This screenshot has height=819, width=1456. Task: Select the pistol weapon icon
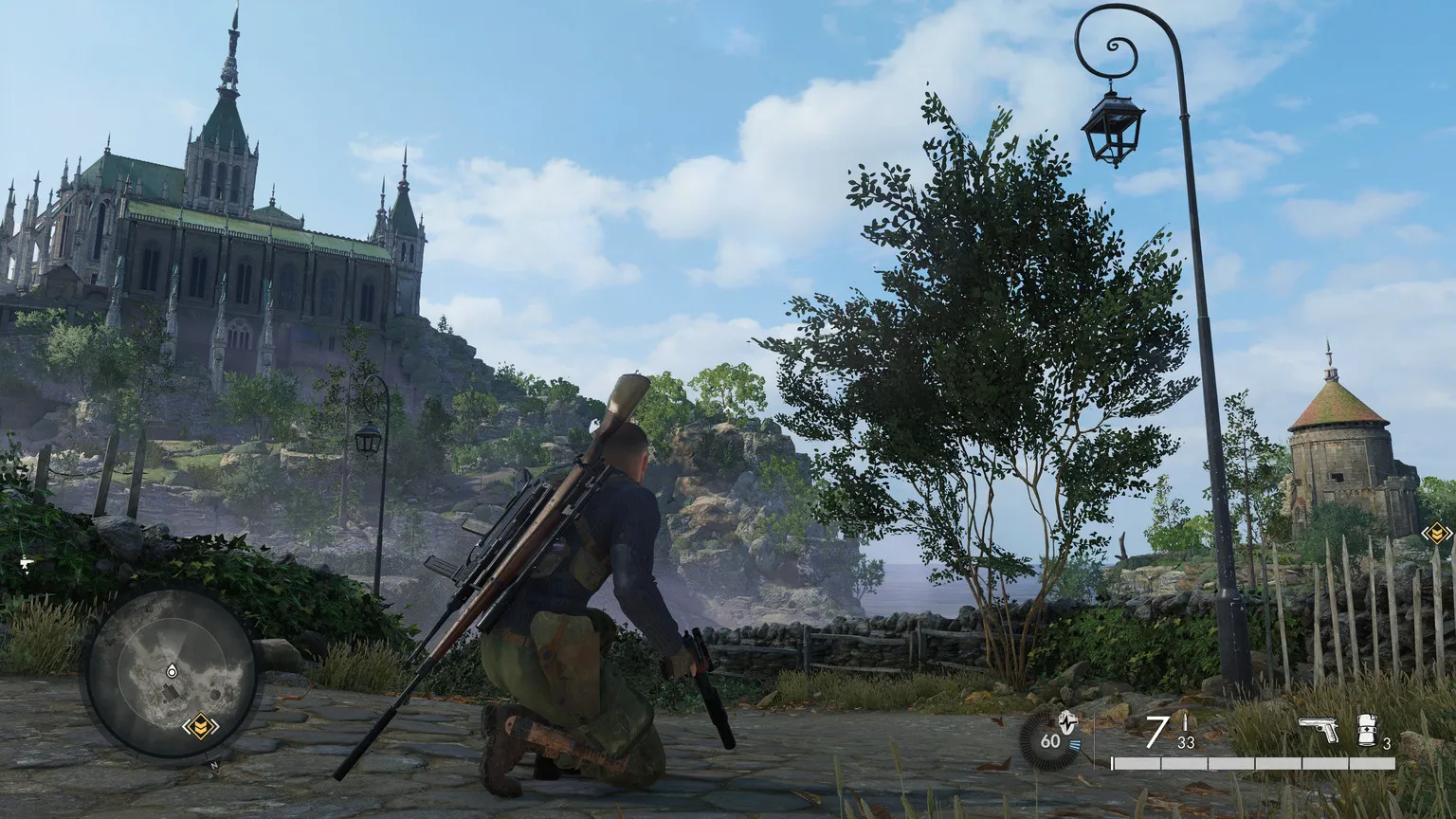coord(1318,730)
